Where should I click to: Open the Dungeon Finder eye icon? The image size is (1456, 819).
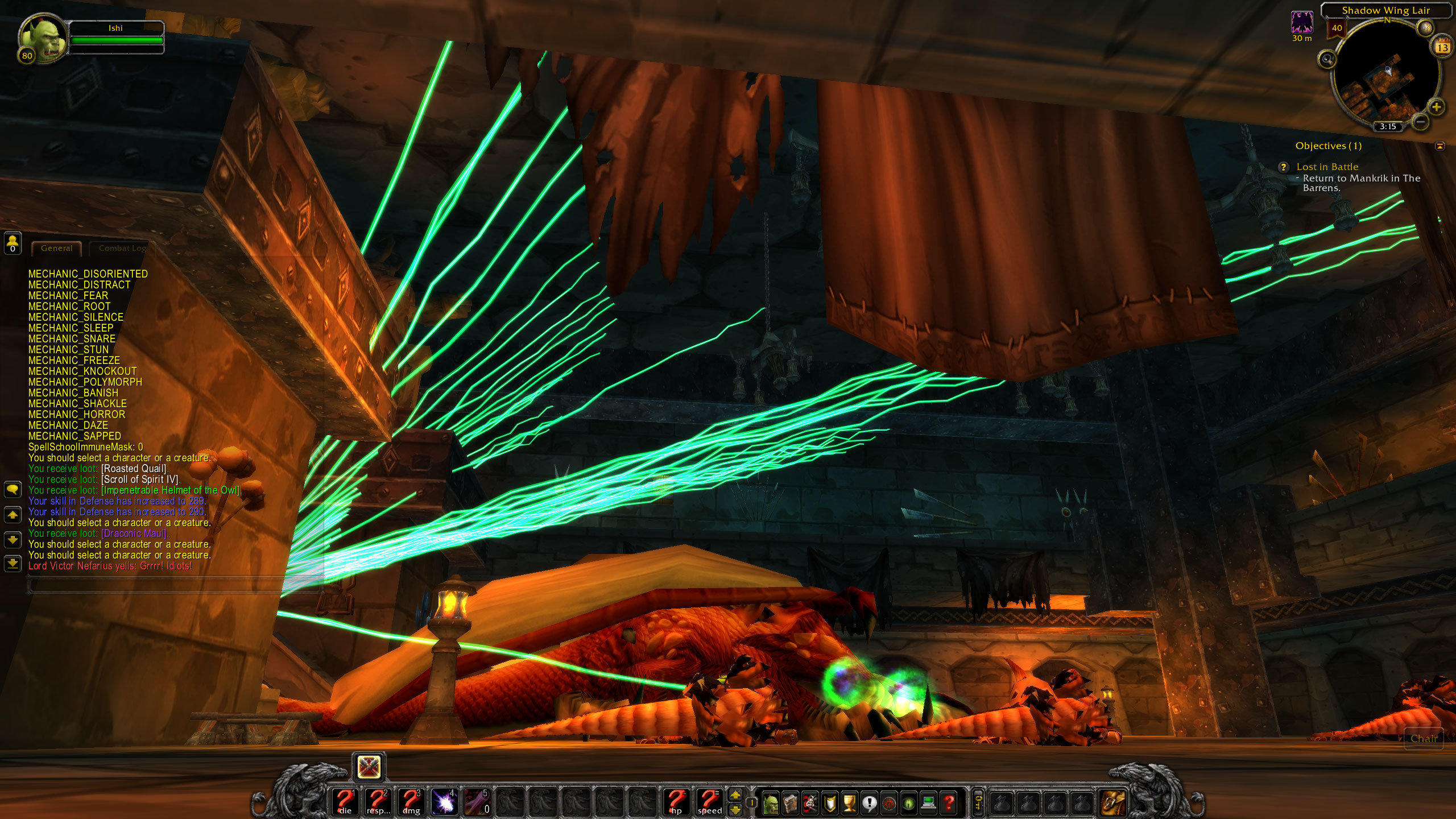pos(908,802)
